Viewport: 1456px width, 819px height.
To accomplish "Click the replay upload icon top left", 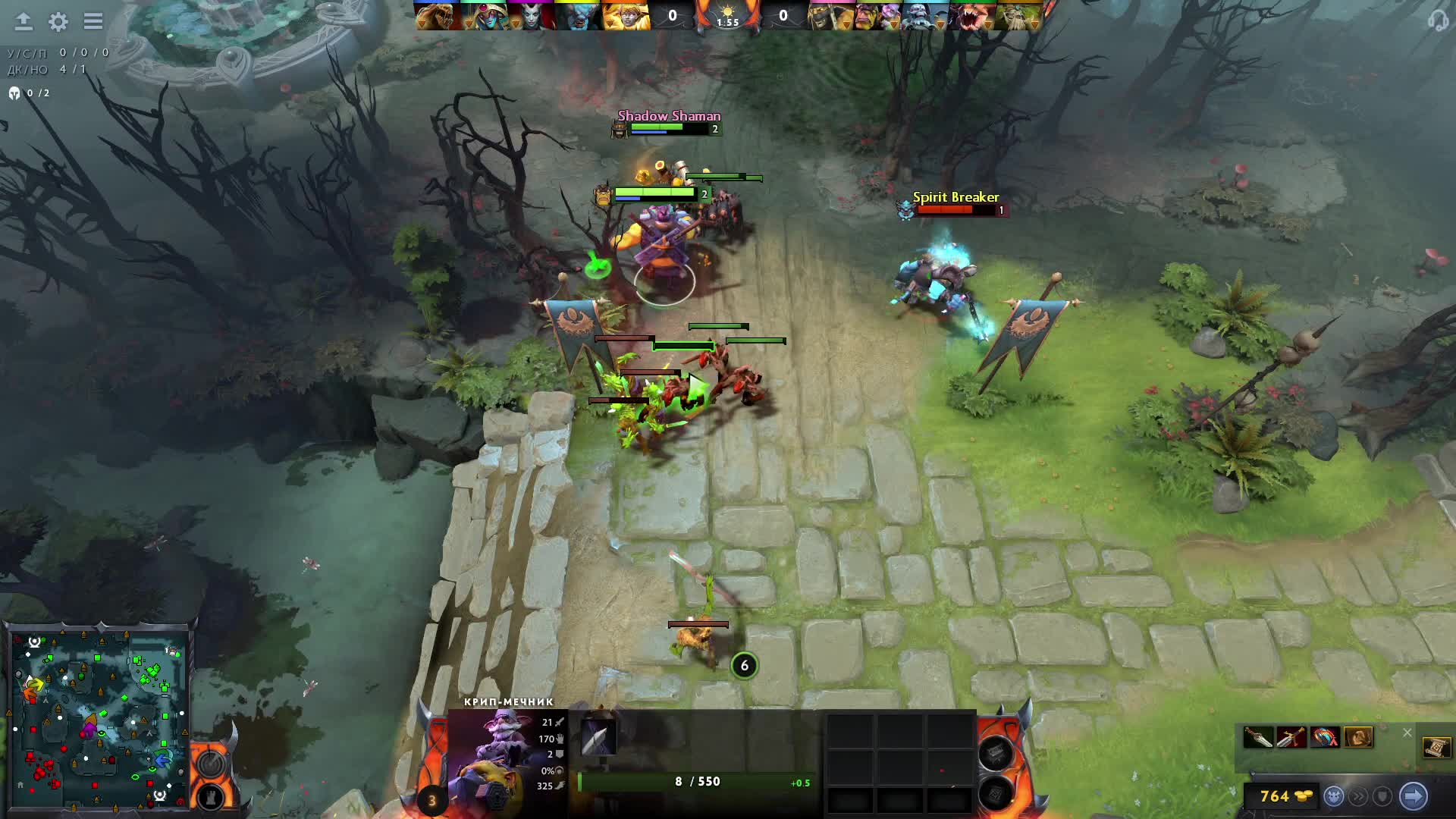I will pos(23,22).
